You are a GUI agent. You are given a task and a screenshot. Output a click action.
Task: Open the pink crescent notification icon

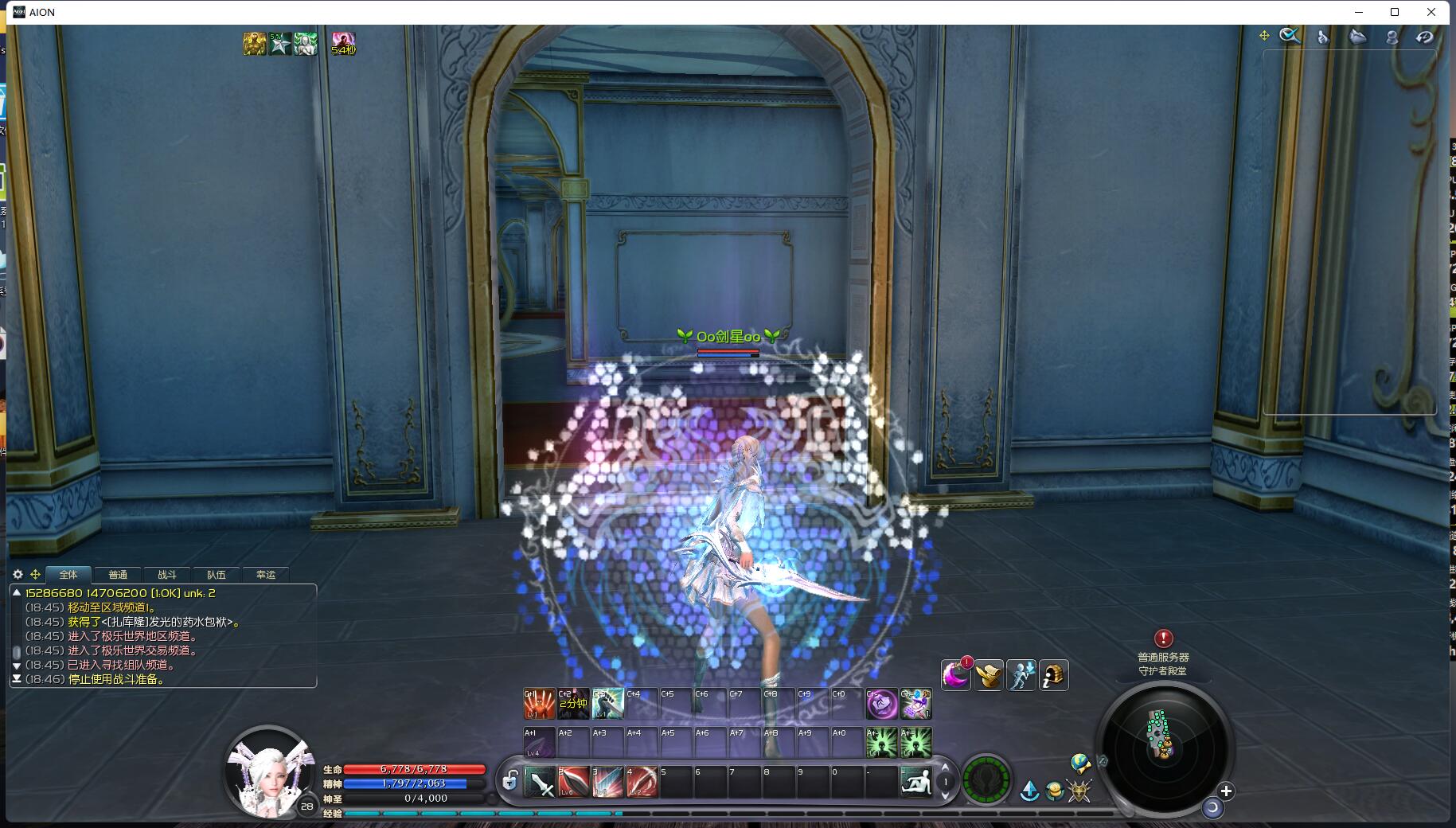955,675
